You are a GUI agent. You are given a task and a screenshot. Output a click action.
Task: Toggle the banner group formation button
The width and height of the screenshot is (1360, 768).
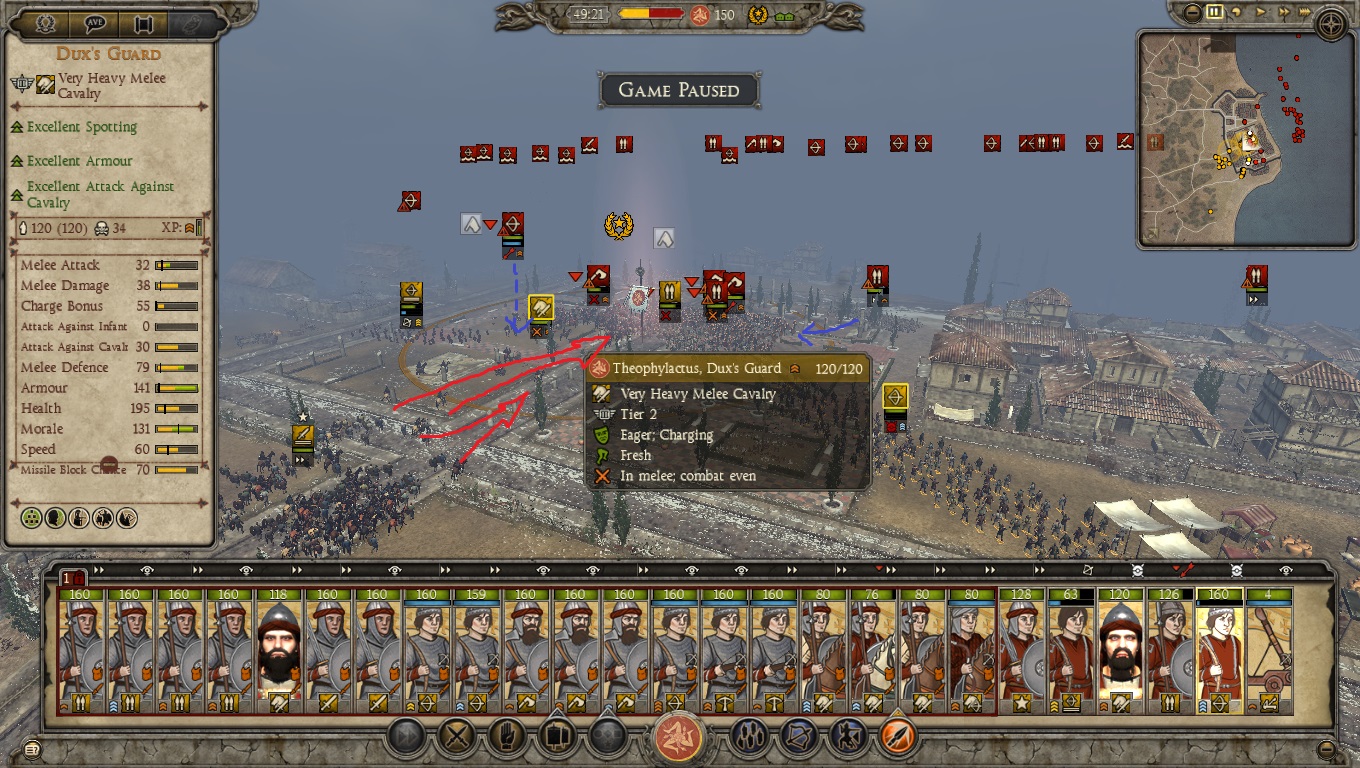pos(557,739)
